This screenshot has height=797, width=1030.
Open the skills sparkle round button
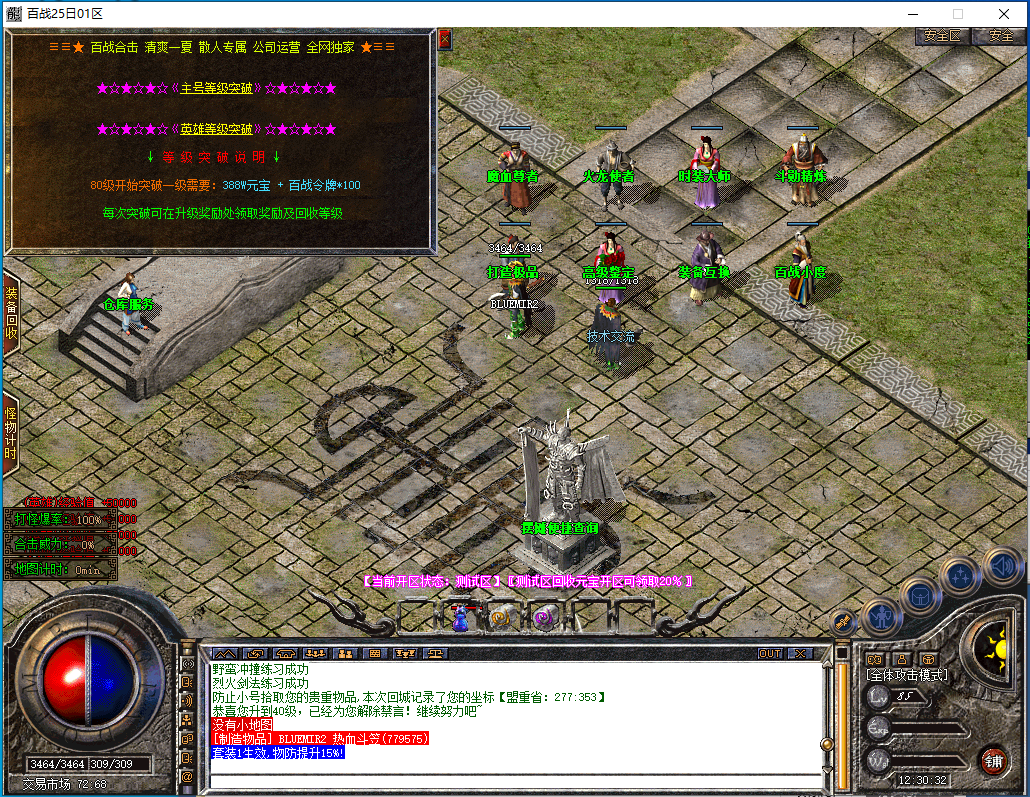click(960, 575)
